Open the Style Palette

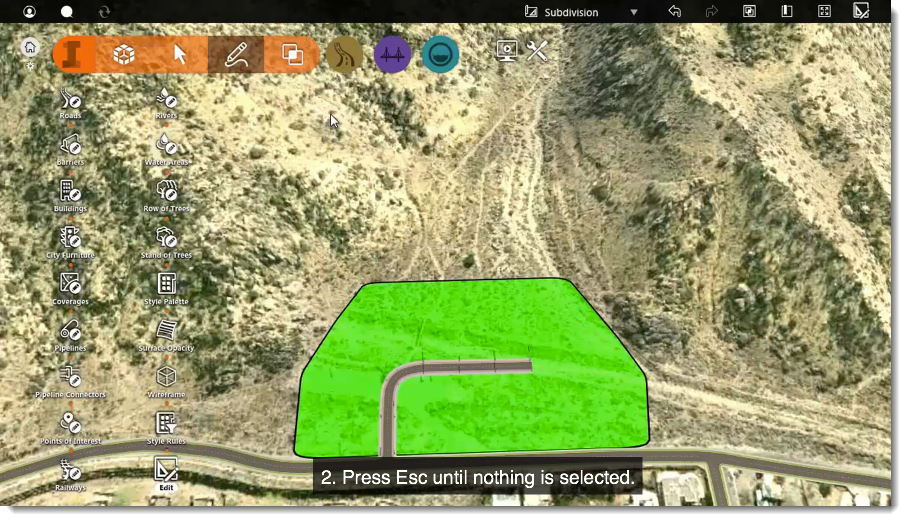166,285
